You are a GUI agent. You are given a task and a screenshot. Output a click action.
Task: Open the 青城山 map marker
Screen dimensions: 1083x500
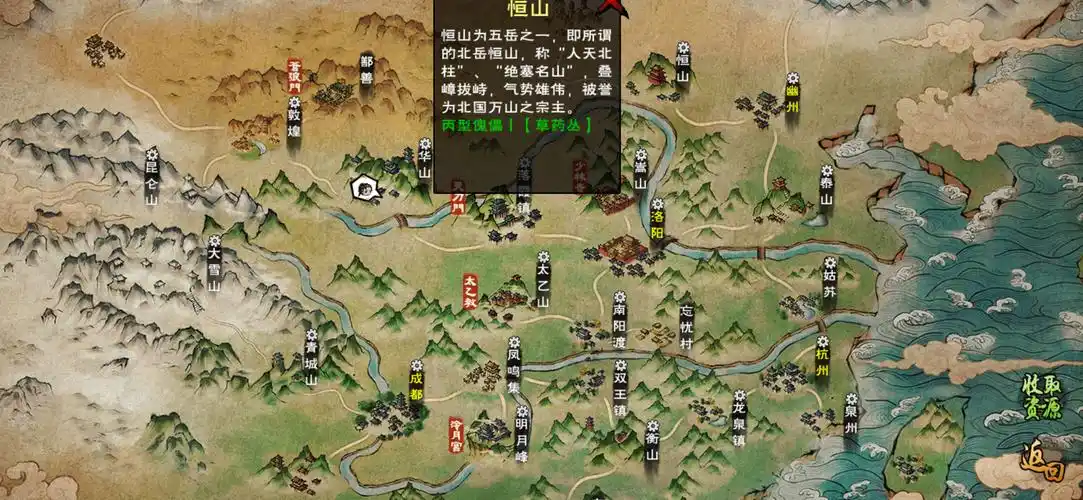tap(311, 361)
